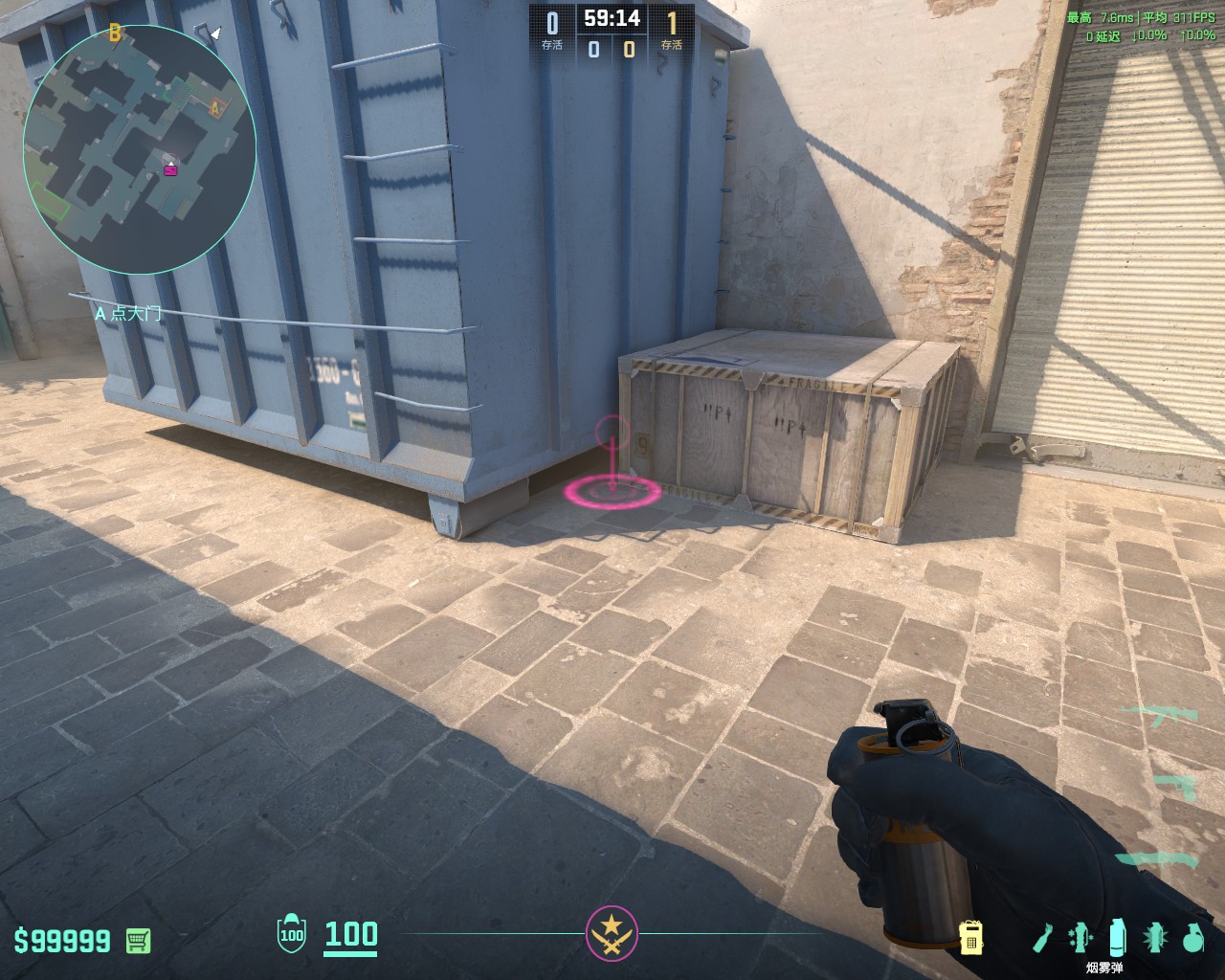
Task: Click the armor and helmet shield icon
Action: click(291, 934)
